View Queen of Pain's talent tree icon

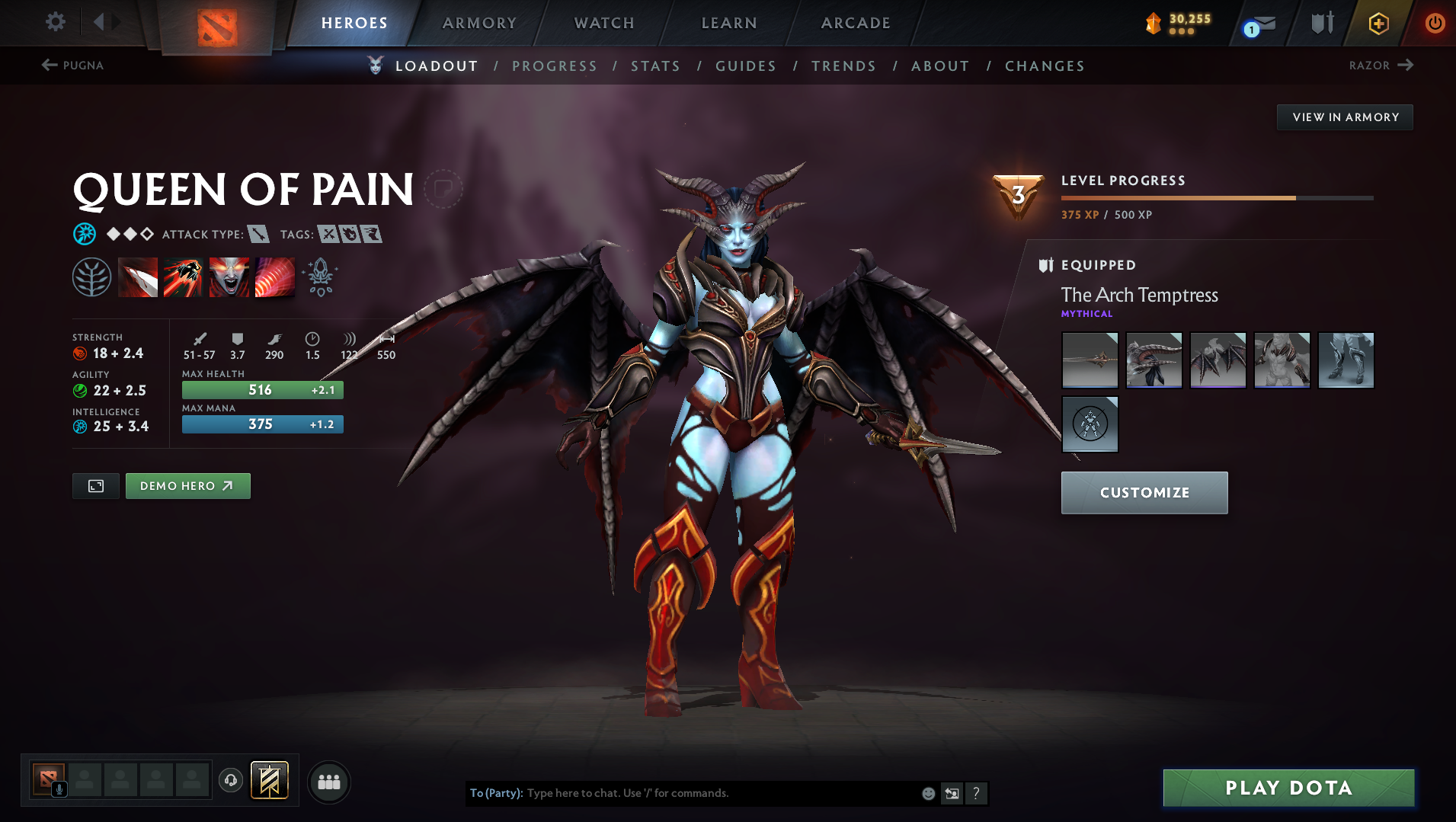click(x=91, y=277)
